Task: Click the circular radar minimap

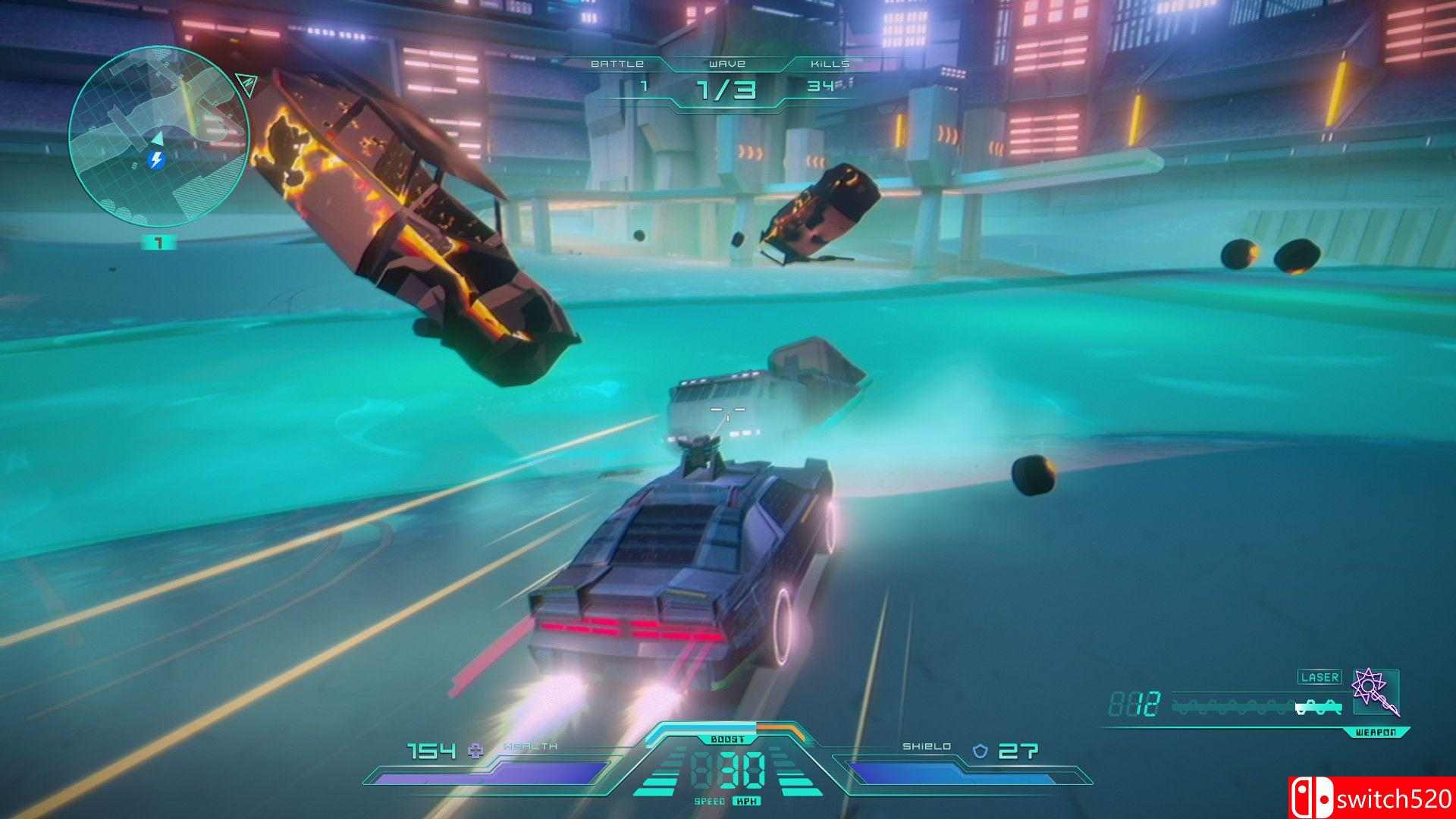Action: click(158, 137)
